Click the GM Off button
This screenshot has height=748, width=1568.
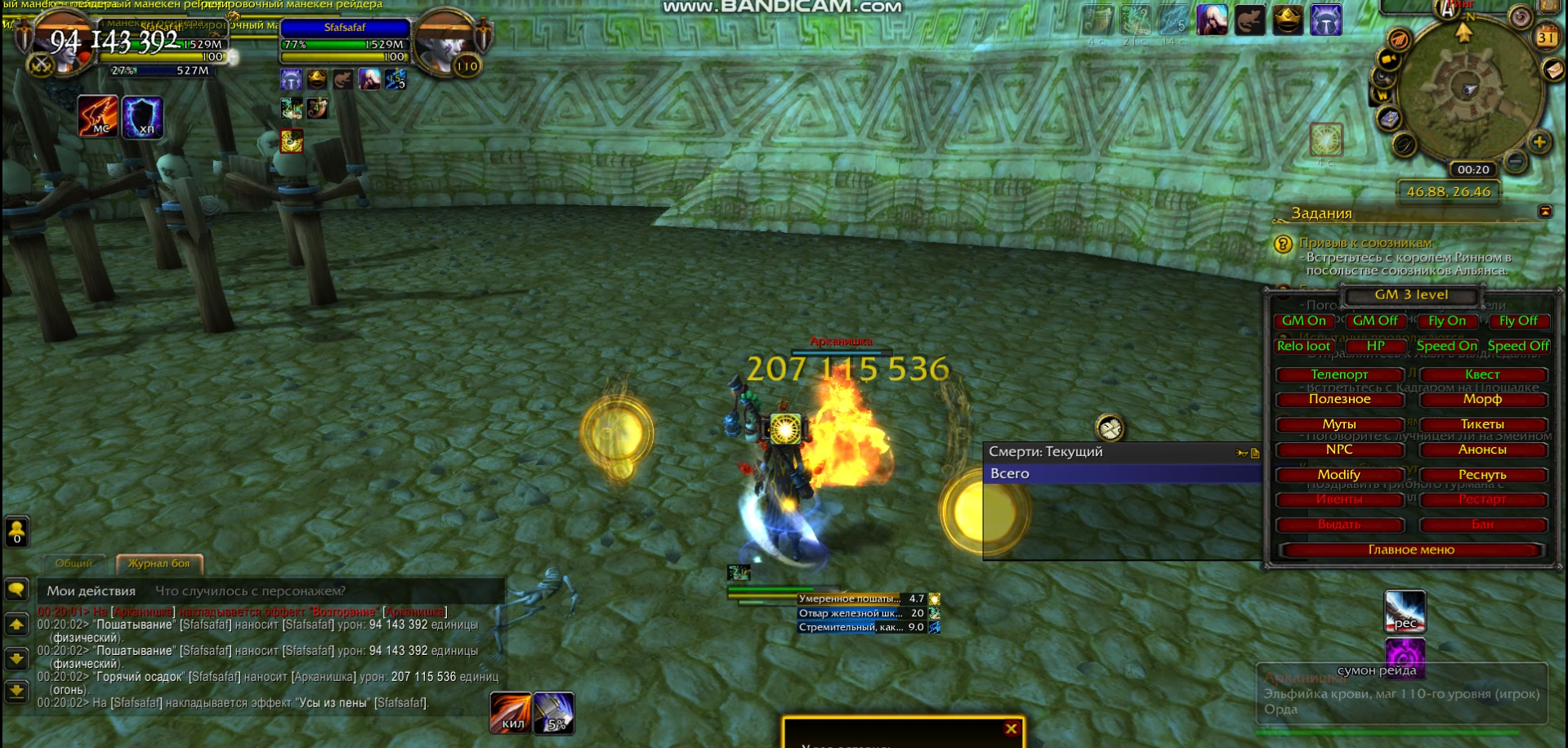click(1374, 321)
